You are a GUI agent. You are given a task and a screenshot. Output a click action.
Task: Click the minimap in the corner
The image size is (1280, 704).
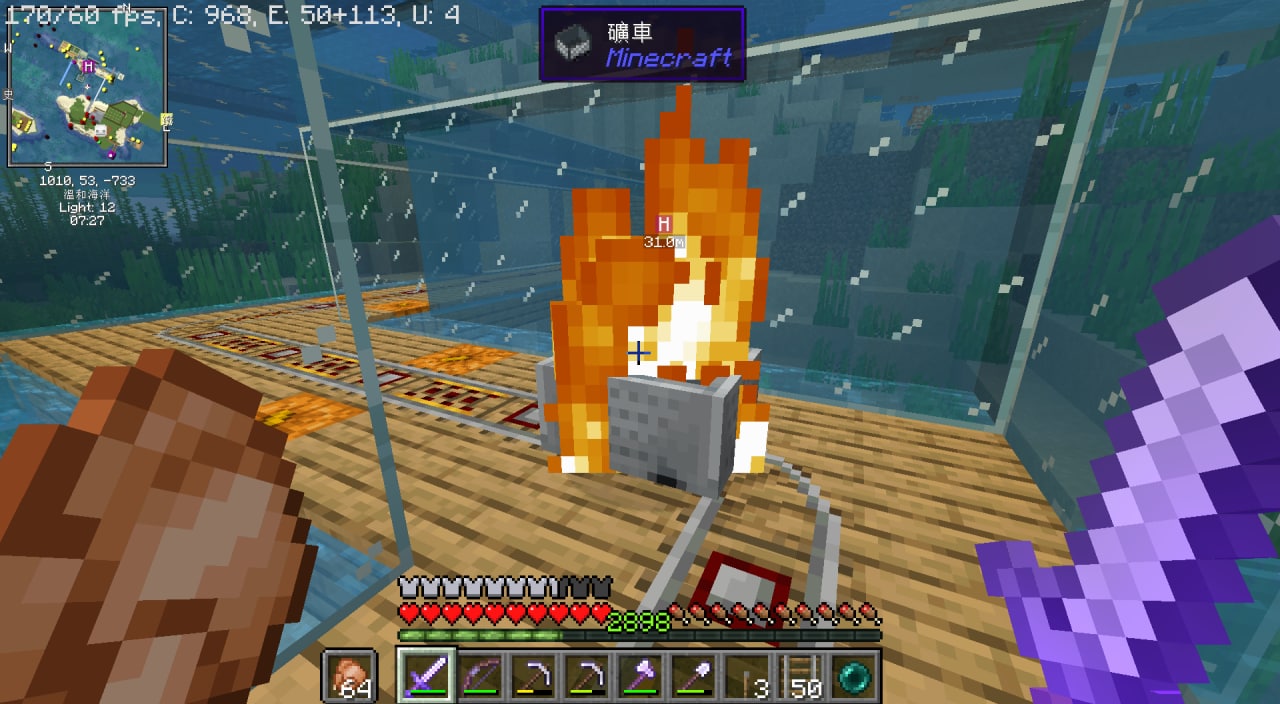click(87, 88)
